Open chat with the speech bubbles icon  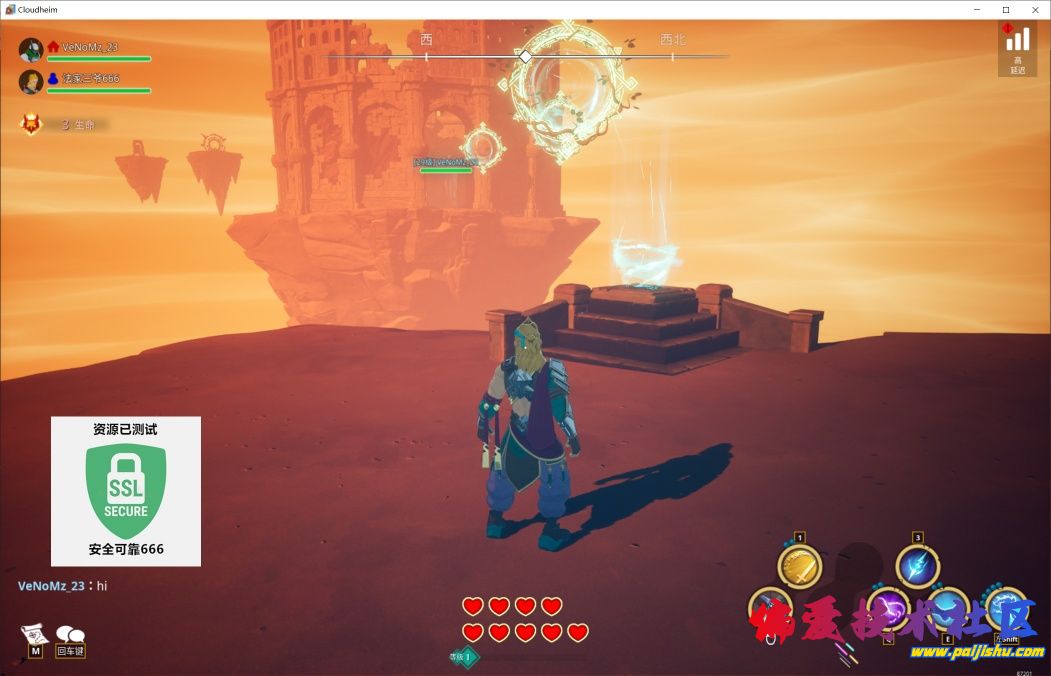tap(70, 634)
